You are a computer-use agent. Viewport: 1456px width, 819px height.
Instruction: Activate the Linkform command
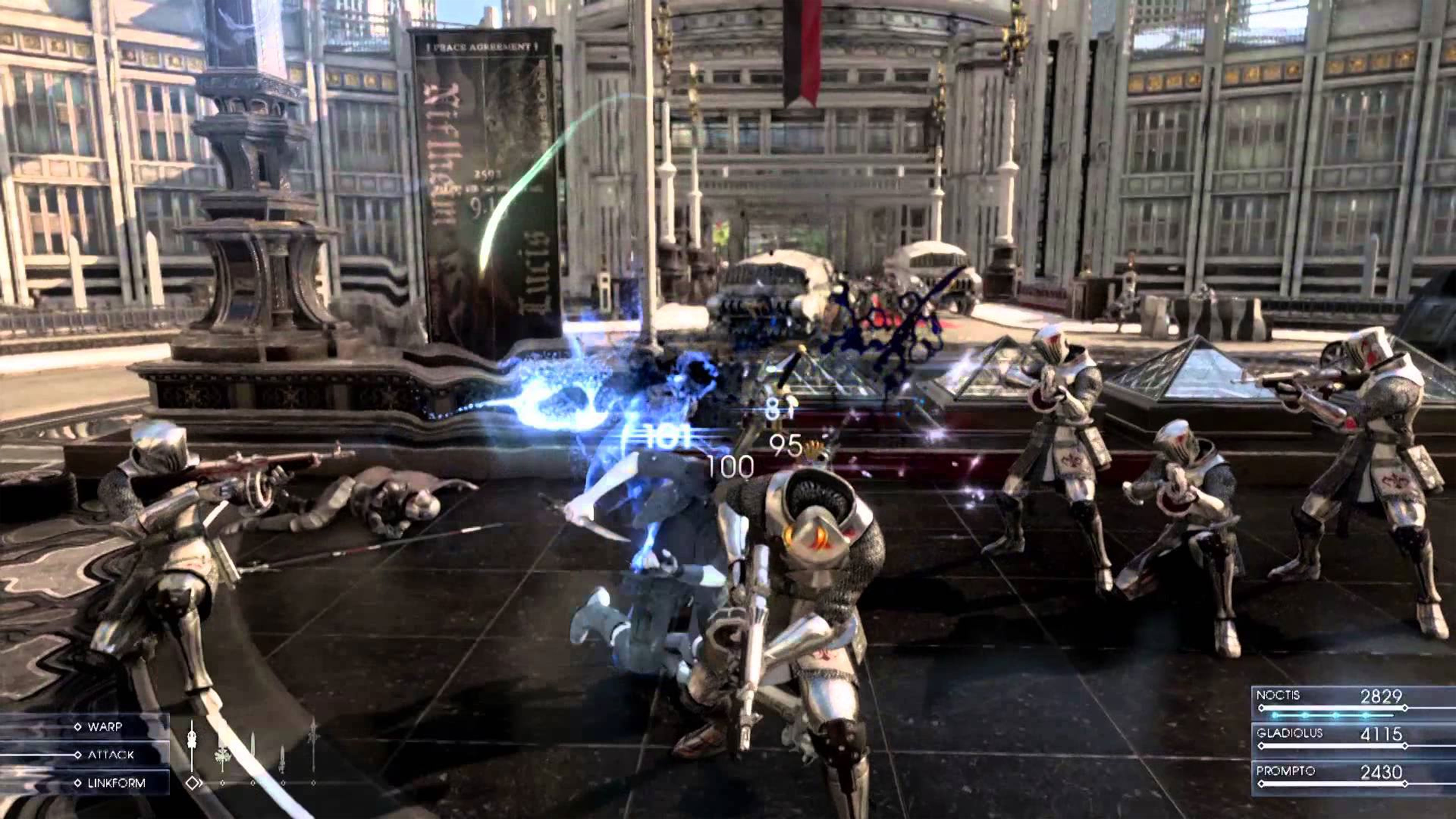(116, 783)
